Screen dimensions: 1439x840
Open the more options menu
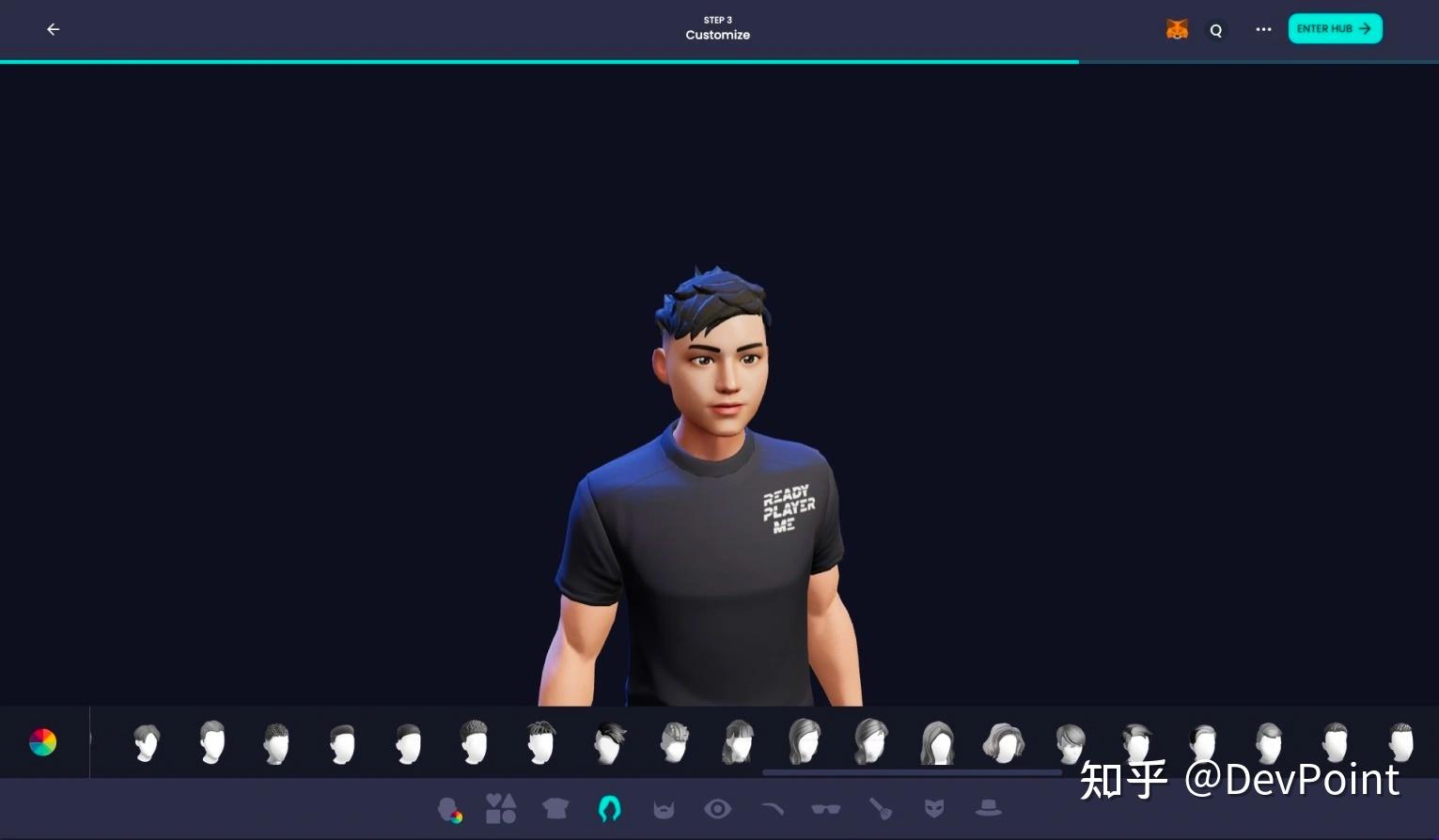(x=1262, y=29)
